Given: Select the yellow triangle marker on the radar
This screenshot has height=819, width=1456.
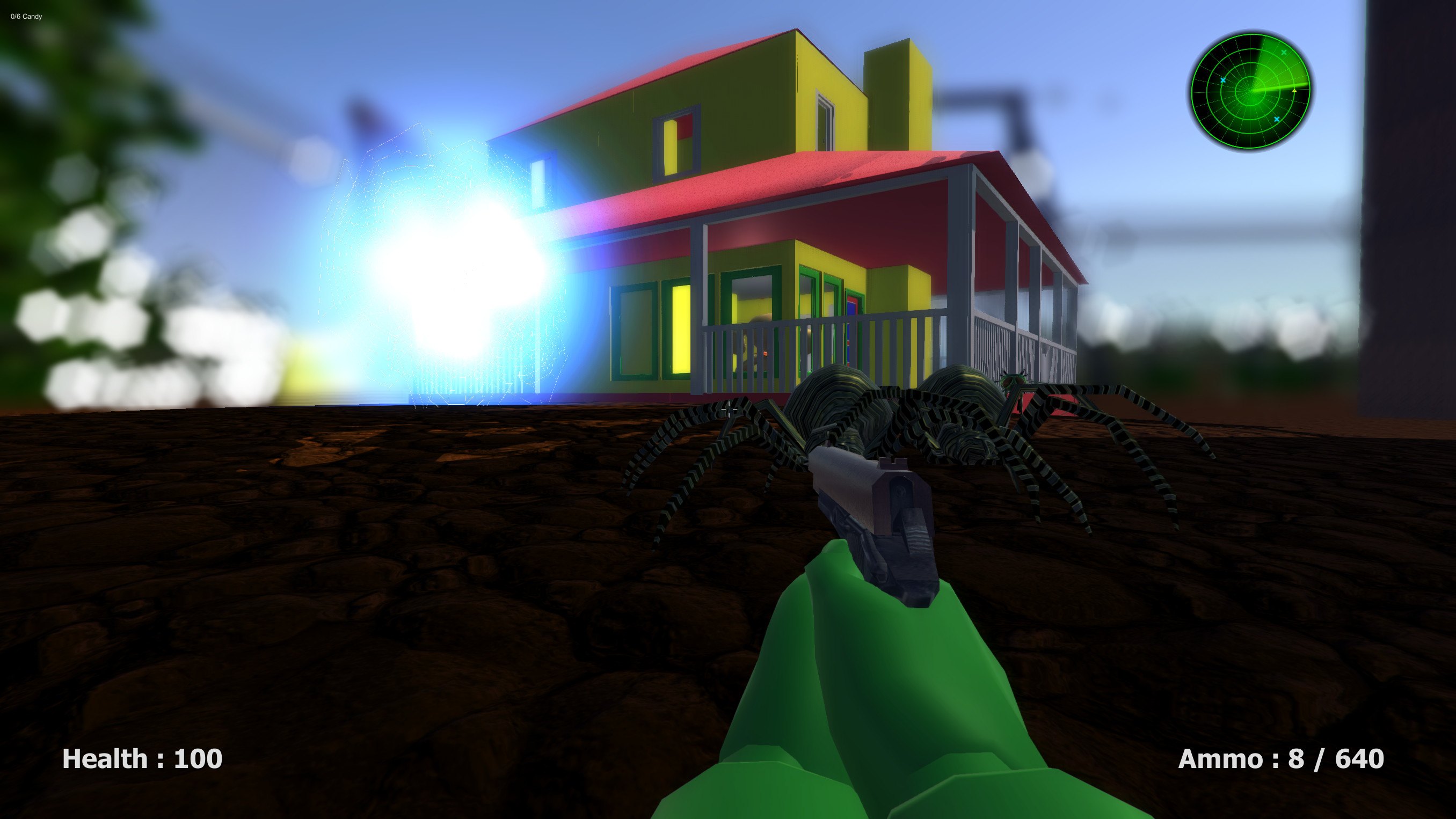Looking at the screenshot, I should click(1294, 91).
